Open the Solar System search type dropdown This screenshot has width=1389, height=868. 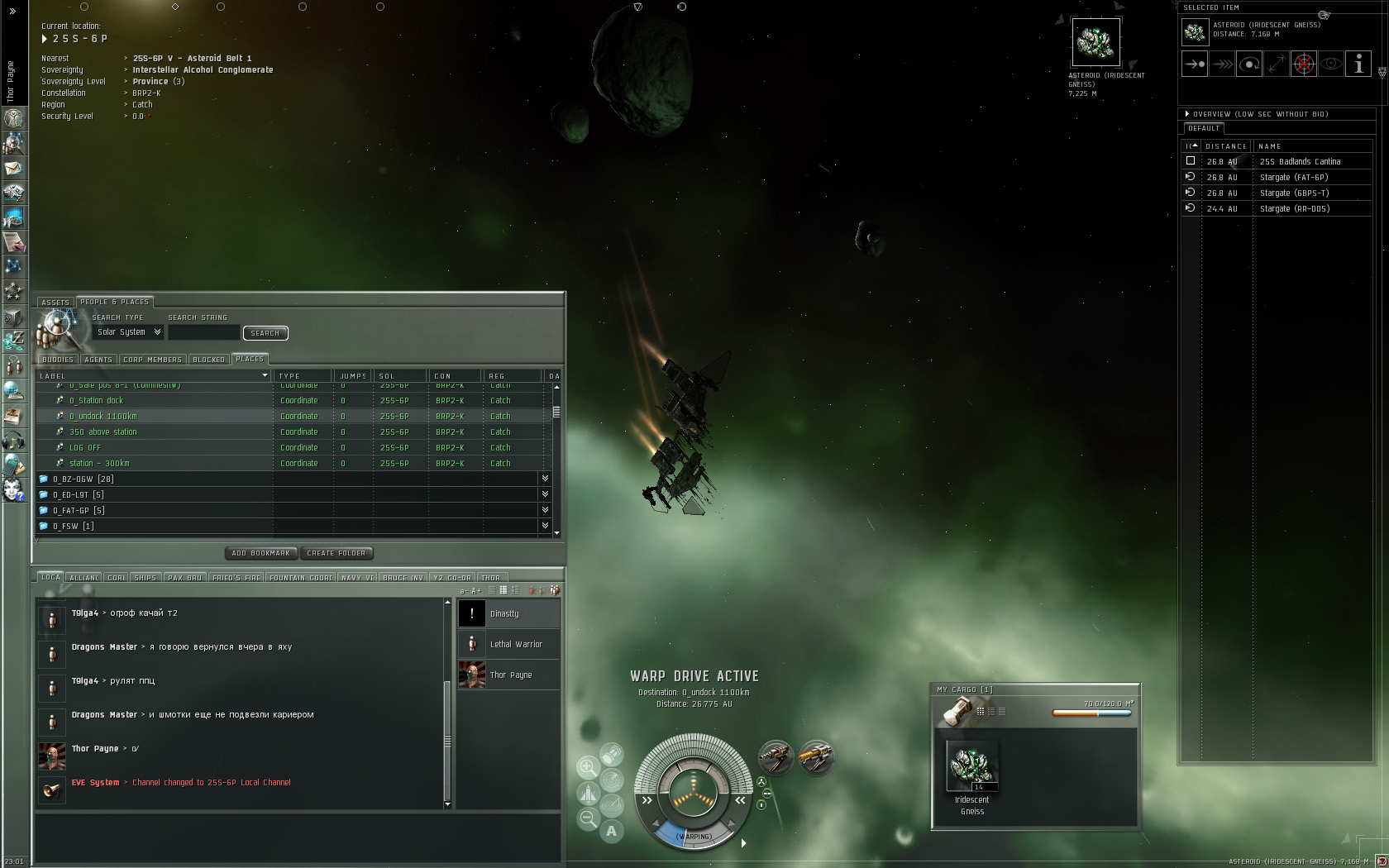click(129, 332)
